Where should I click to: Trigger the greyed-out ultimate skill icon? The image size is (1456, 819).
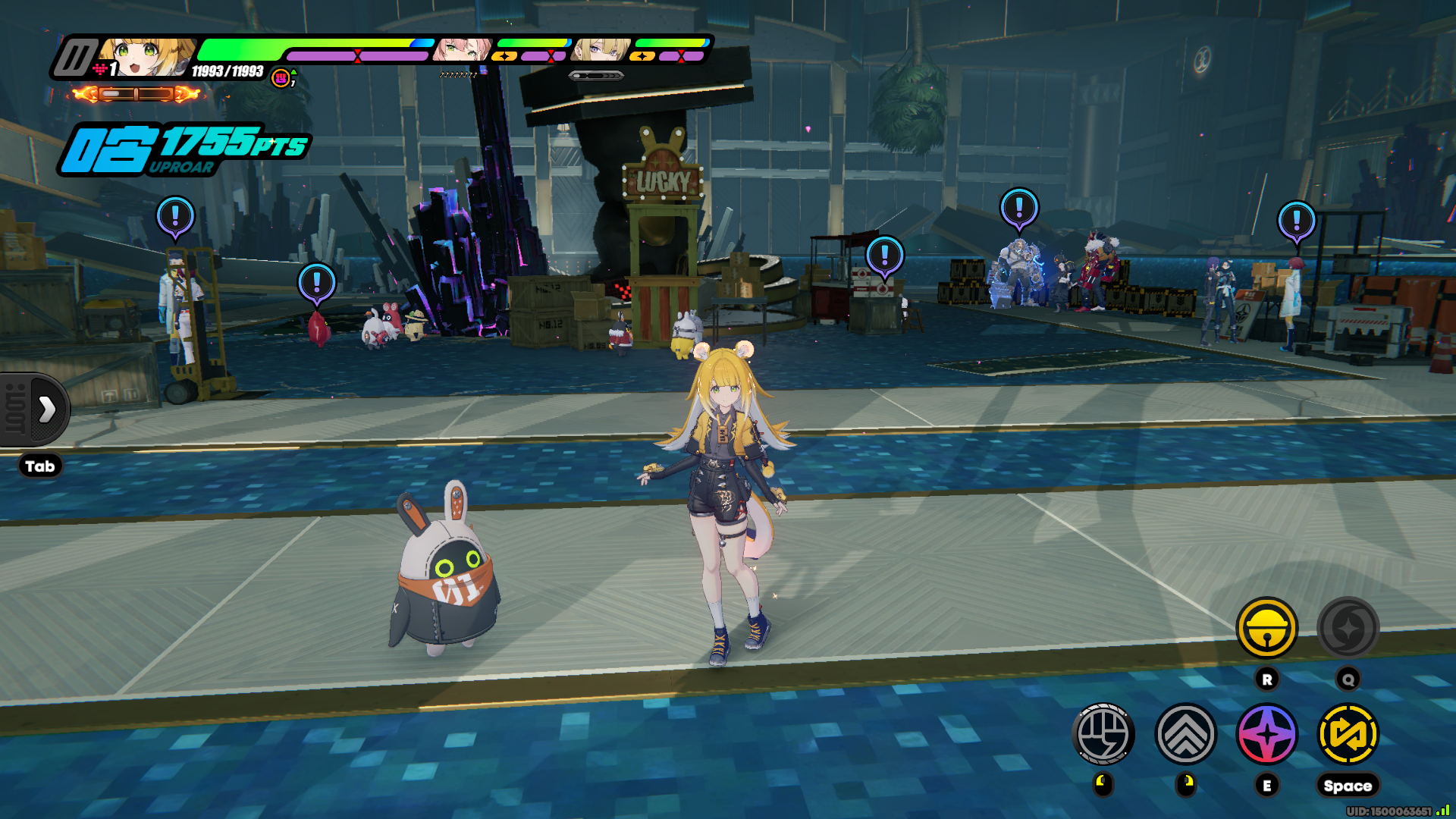coord(1348,628)
